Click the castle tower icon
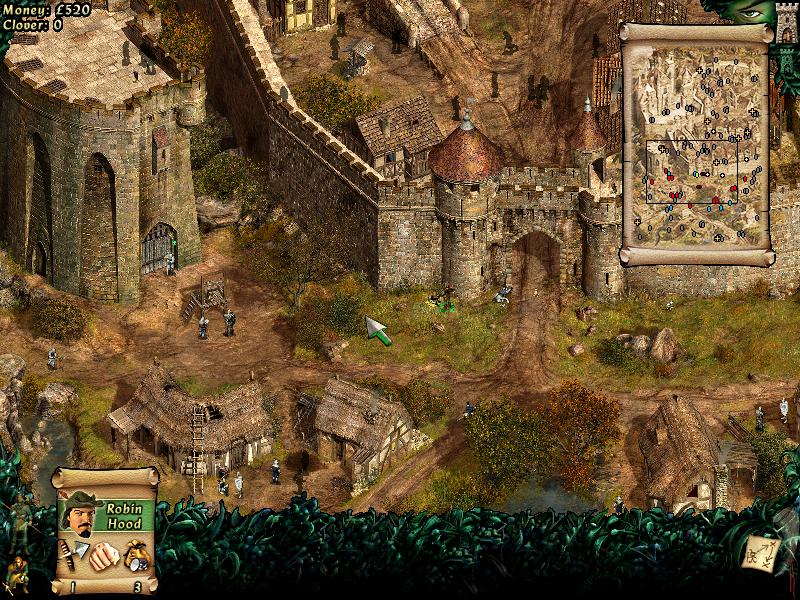 click(787, 22)
